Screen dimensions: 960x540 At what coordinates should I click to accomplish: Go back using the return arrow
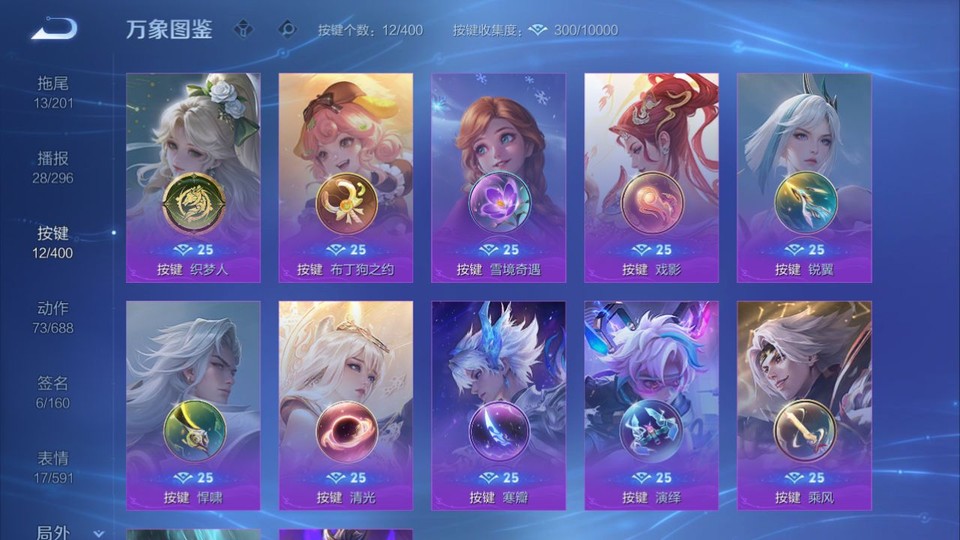click(54, 29)
